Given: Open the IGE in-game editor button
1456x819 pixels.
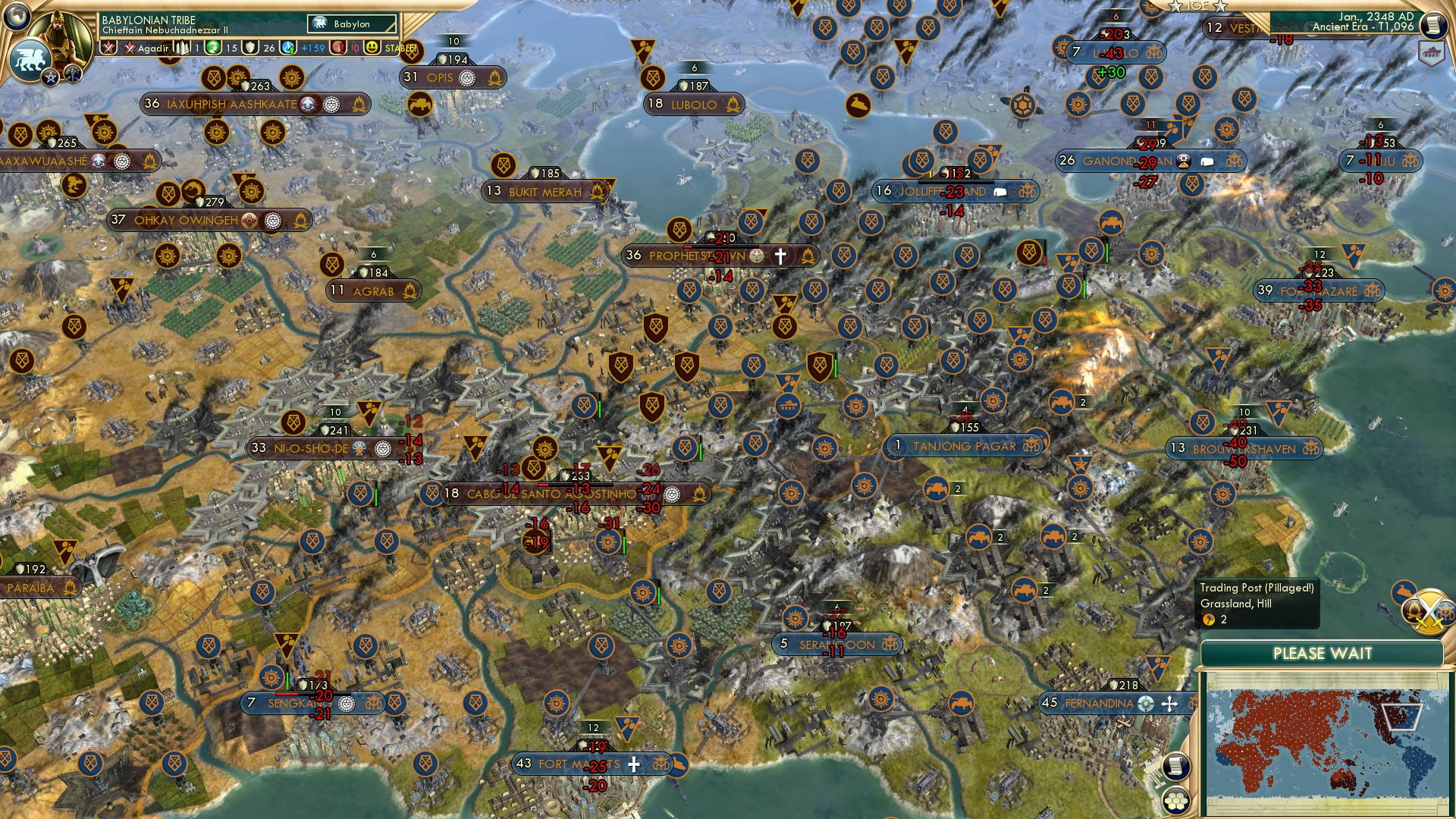Looking at the screenshot, I should click(1197, 6).
